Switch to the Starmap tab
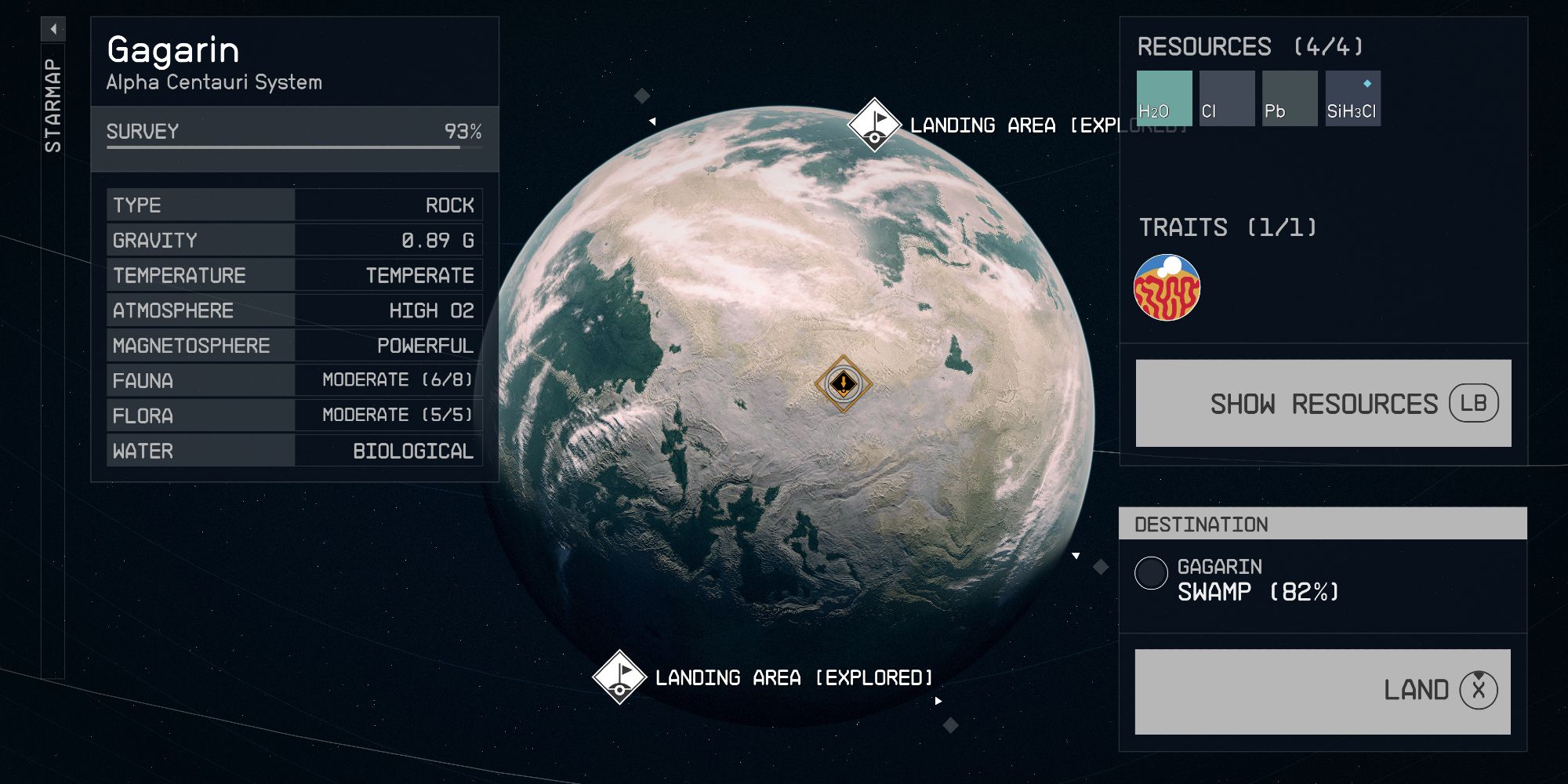1568x784 pixels. coord(53,102)
